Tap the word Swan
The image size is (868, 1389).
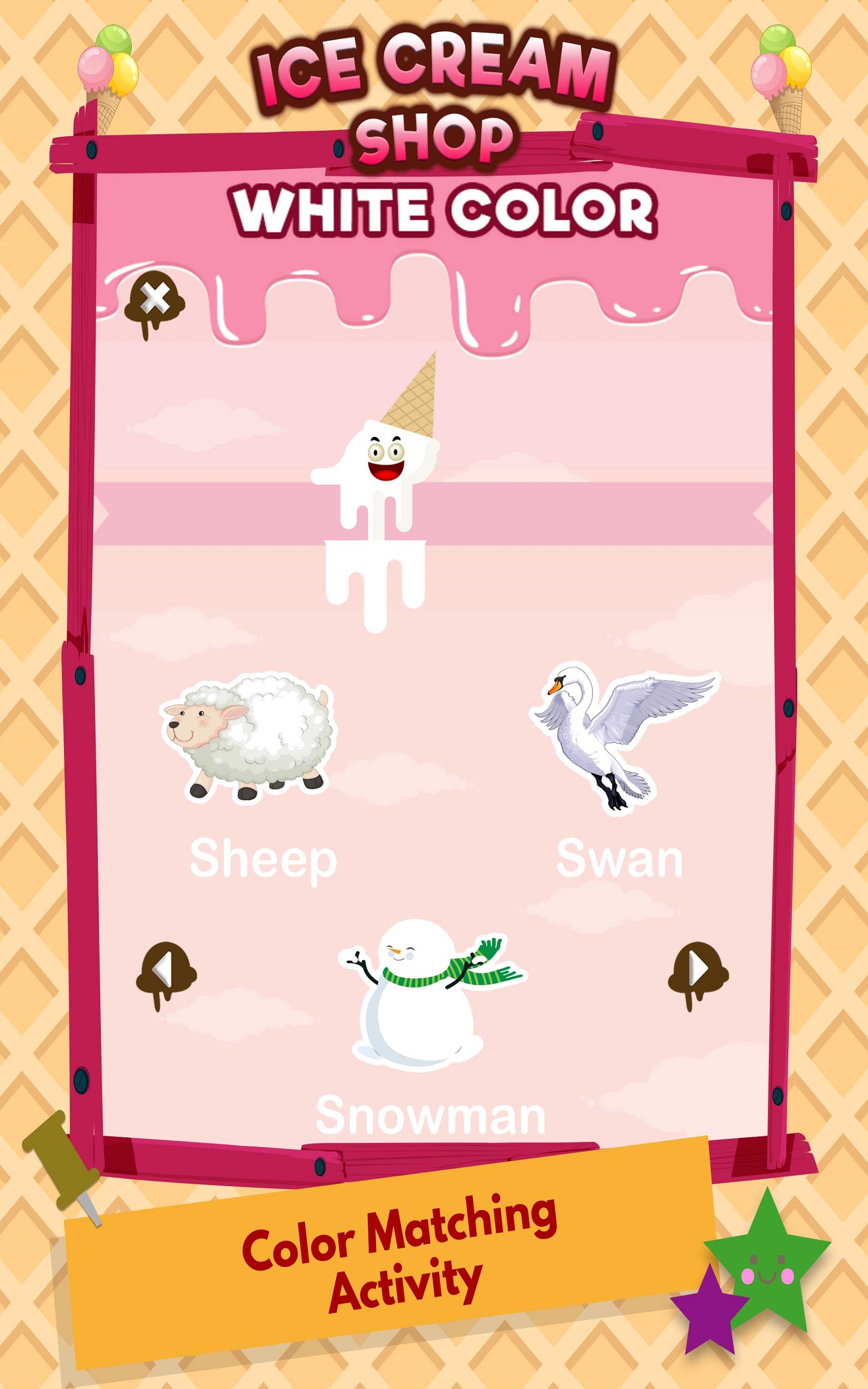pos(620,856)
